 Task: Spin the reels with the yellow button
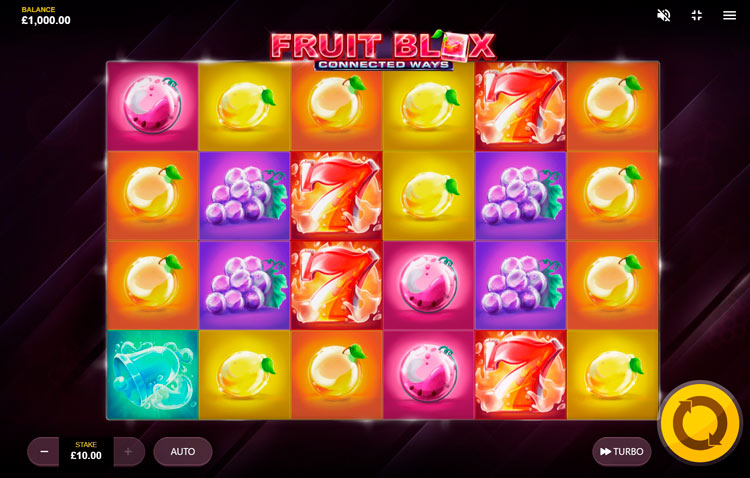(699, 423)
